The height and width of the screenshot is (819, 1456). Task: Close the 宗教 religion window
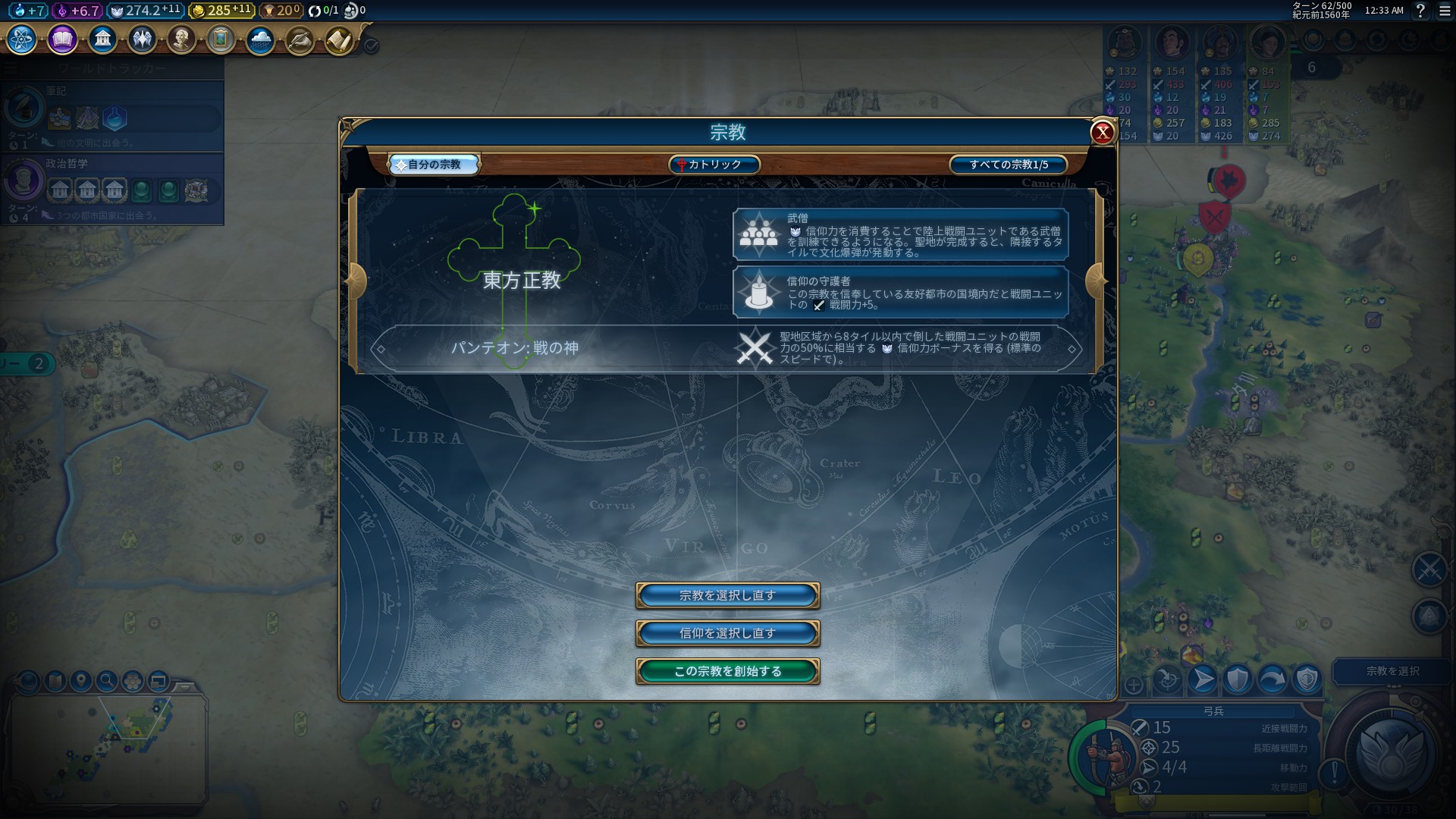point(1102,133)
